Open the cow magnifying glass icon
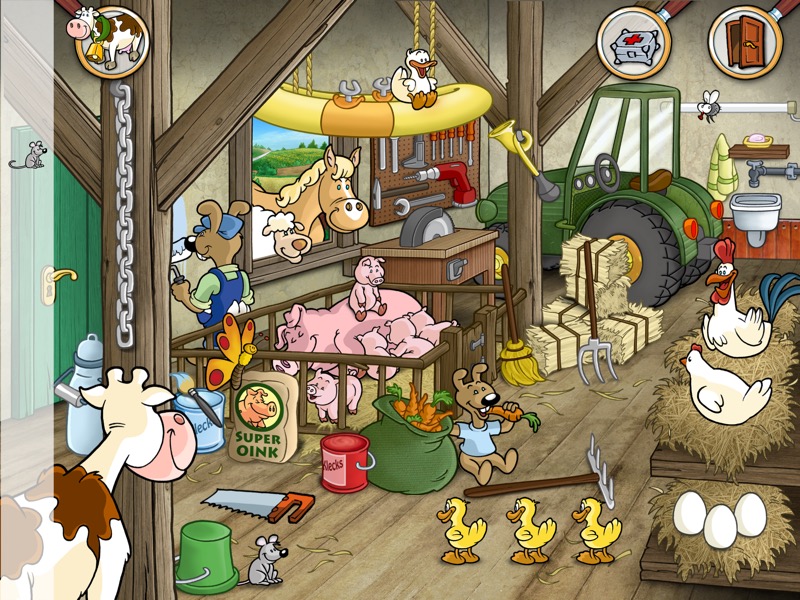The image size is (800, 600). [x=108, y=41]
